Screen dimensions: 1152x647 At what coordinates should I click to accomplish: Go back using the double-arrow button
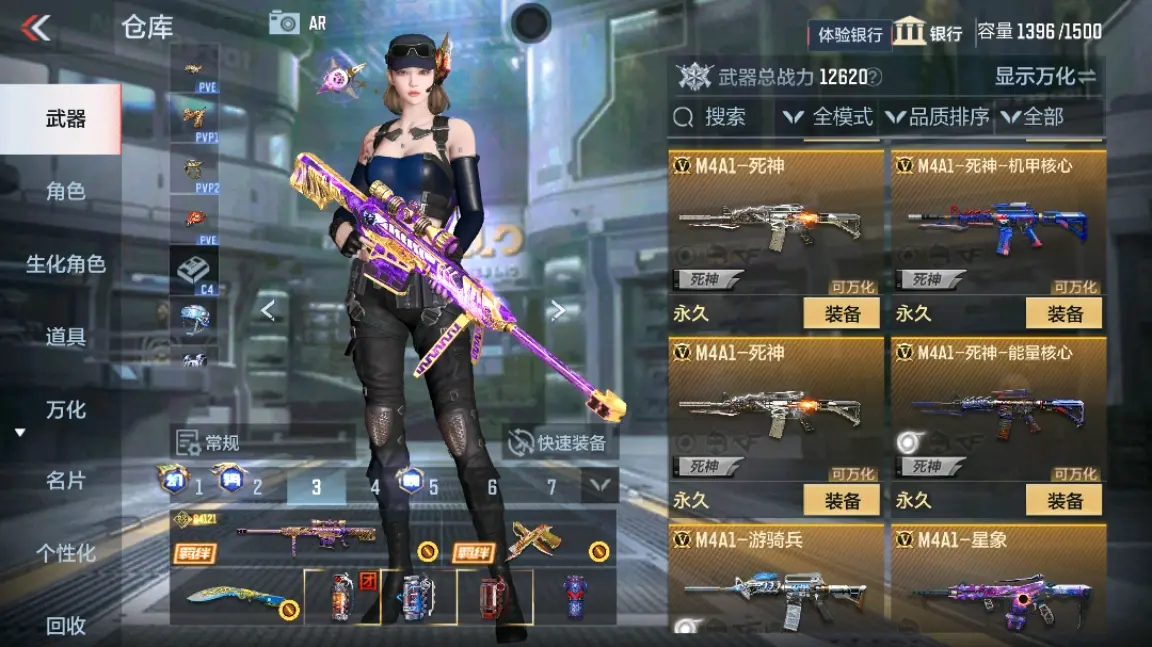[x=36, y=28]
